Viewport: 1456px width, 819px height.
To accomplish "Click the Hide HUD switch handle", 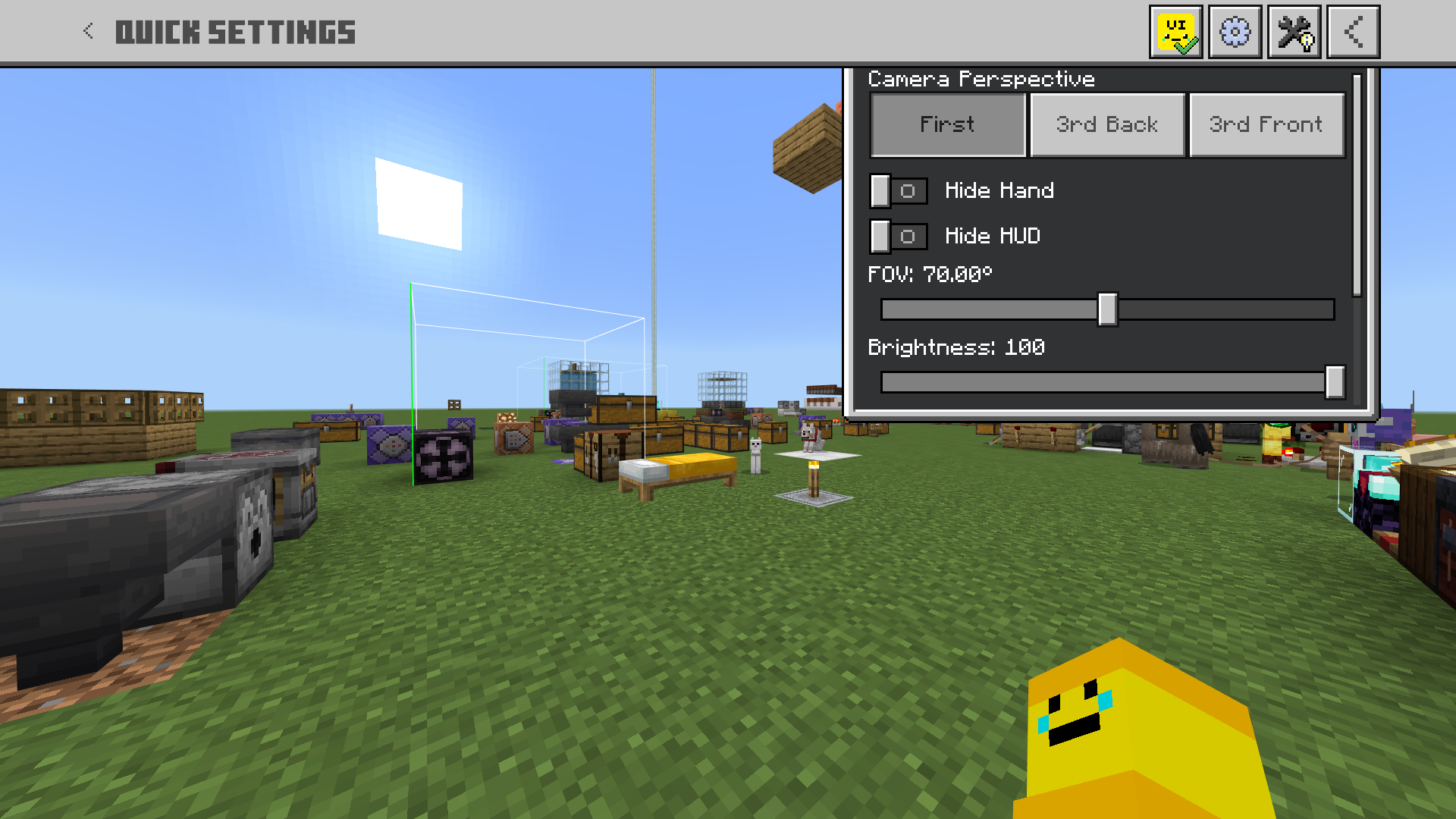I will point(881,236).
